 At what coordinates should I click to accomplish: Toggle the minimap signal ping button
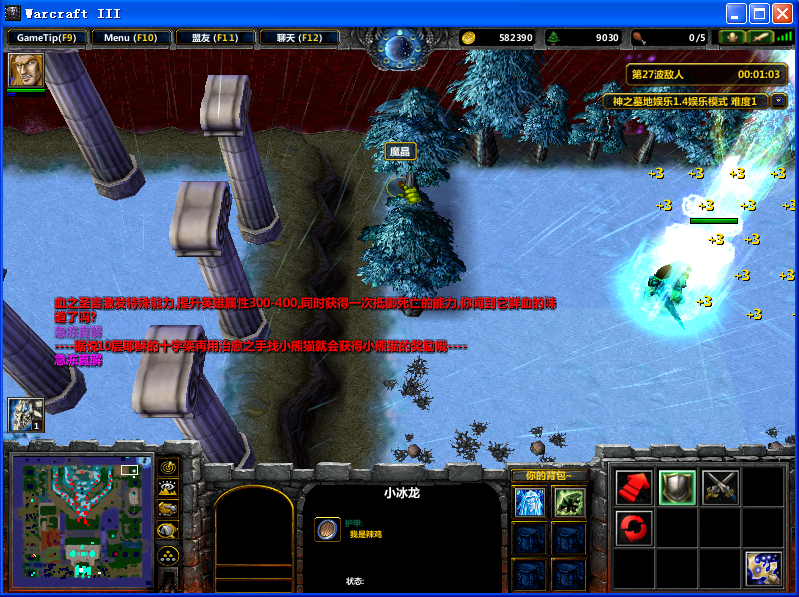point(169,467)
